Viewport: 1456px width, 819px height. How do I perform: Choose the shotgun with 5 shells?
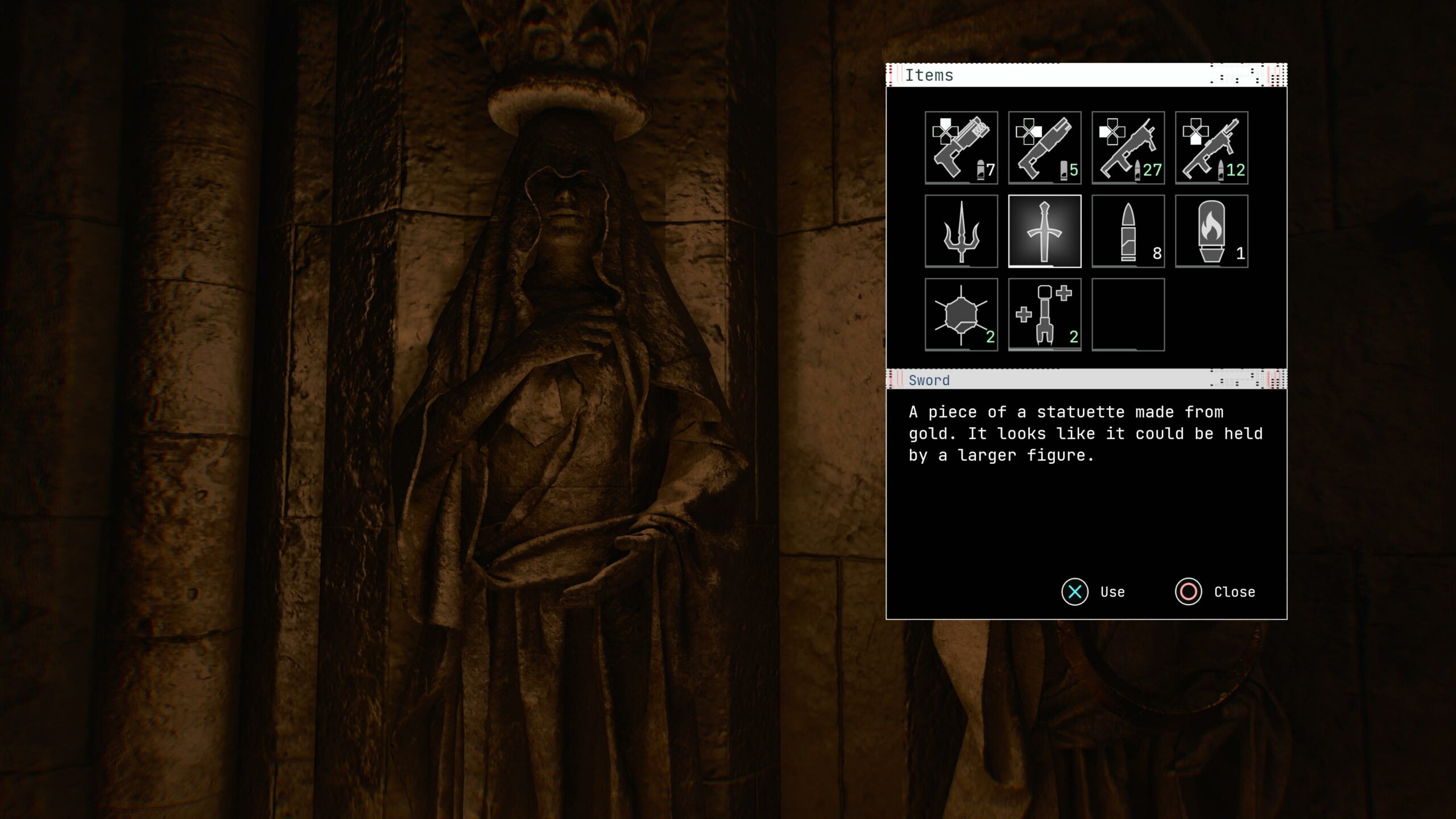pos(1044,147)
